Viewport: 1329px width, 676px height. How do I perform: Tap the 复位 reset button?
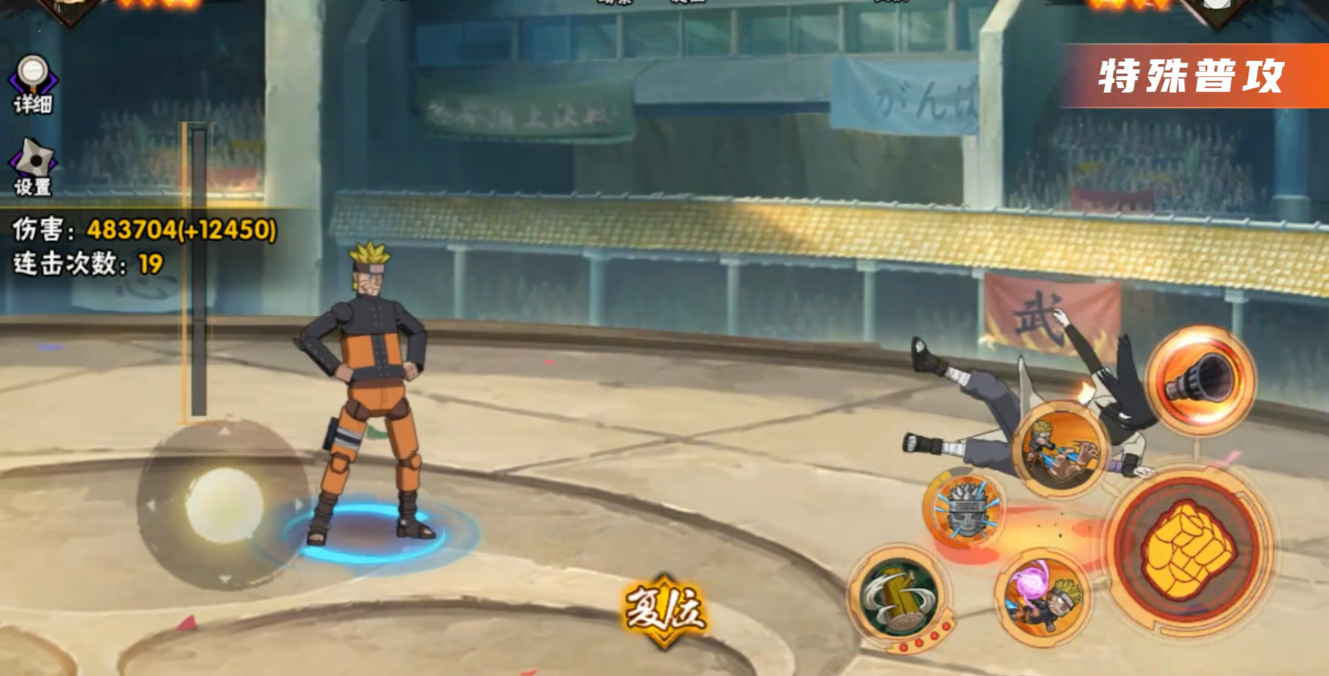[x=665, y=609]
